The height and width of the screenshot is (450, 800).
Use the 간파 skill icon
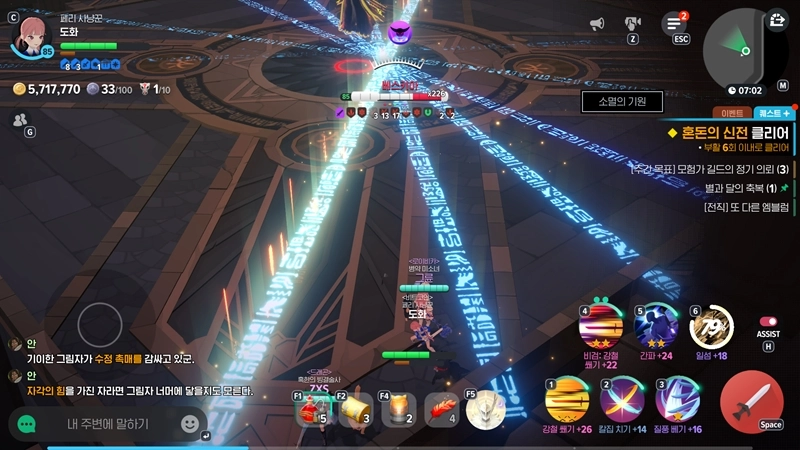click(656, 325)
